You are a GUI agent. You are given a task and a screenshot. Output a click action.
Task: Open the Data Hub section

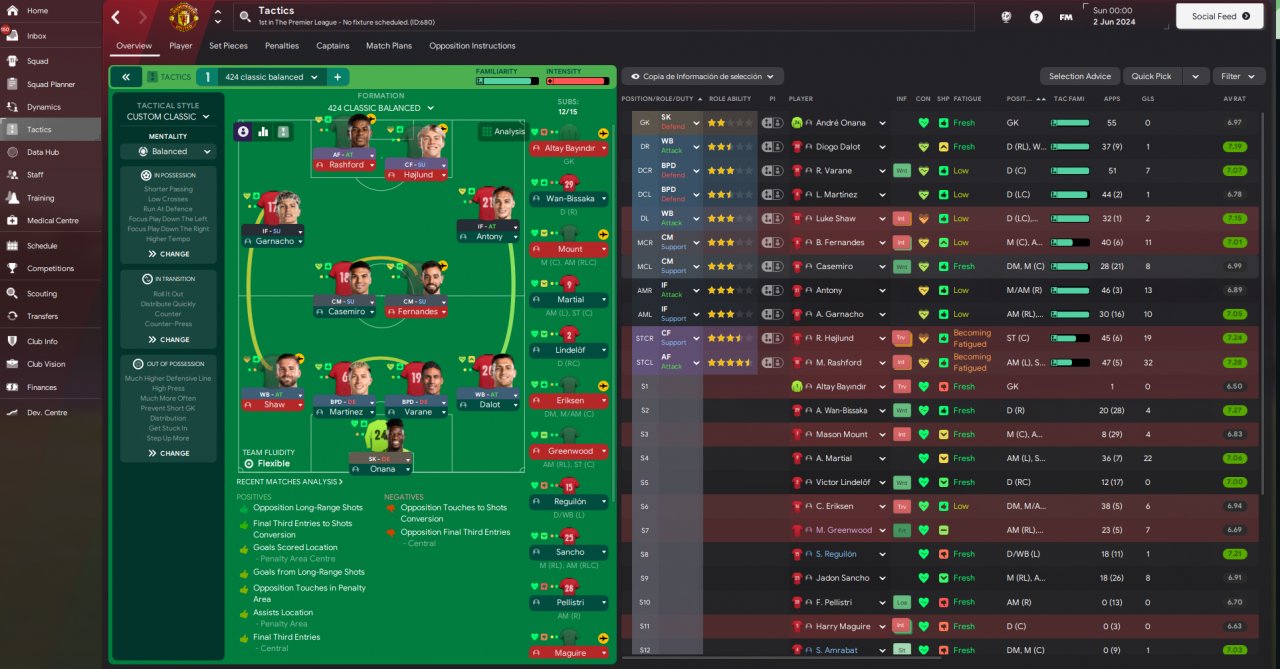[x=42, y=152]
